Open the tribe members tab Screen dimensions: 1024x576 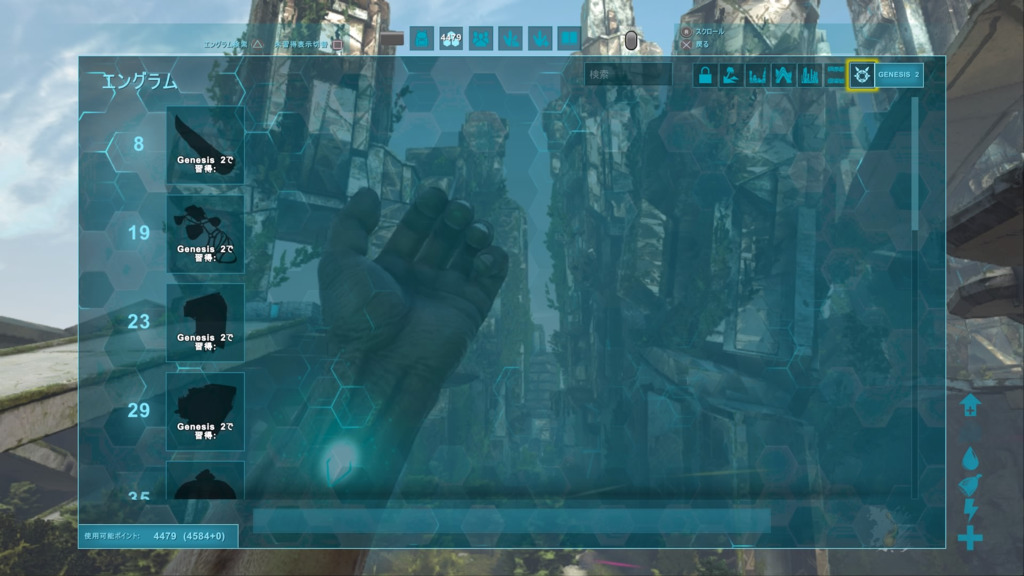coord(481,38)
